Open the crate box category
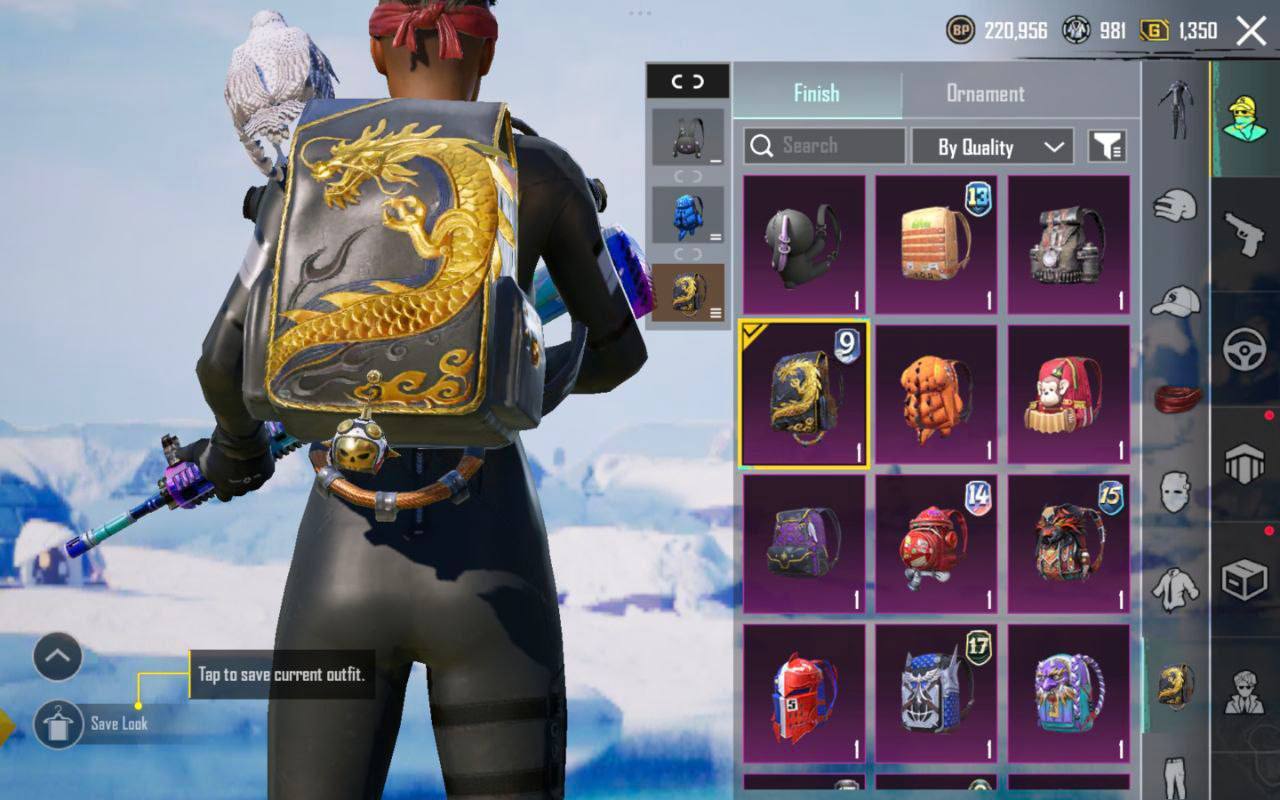Image resolution: width=1280 pixels, height=800 pixels. (1245, 580)
